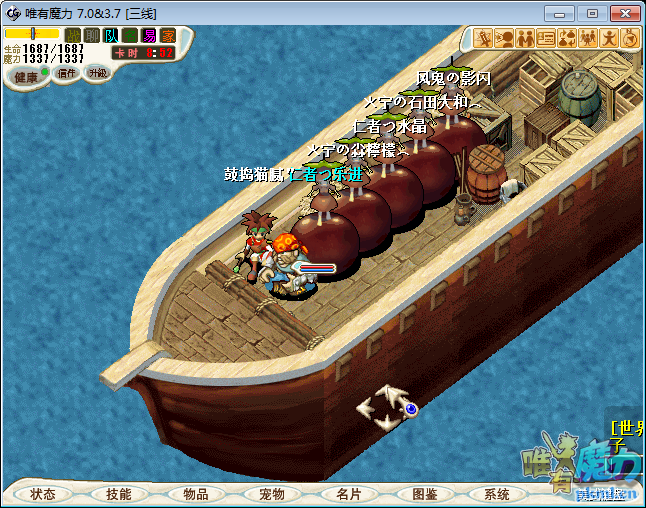Open the 图鉴 album menu
The width and height of the screenshot is (646, 508).
423,494
